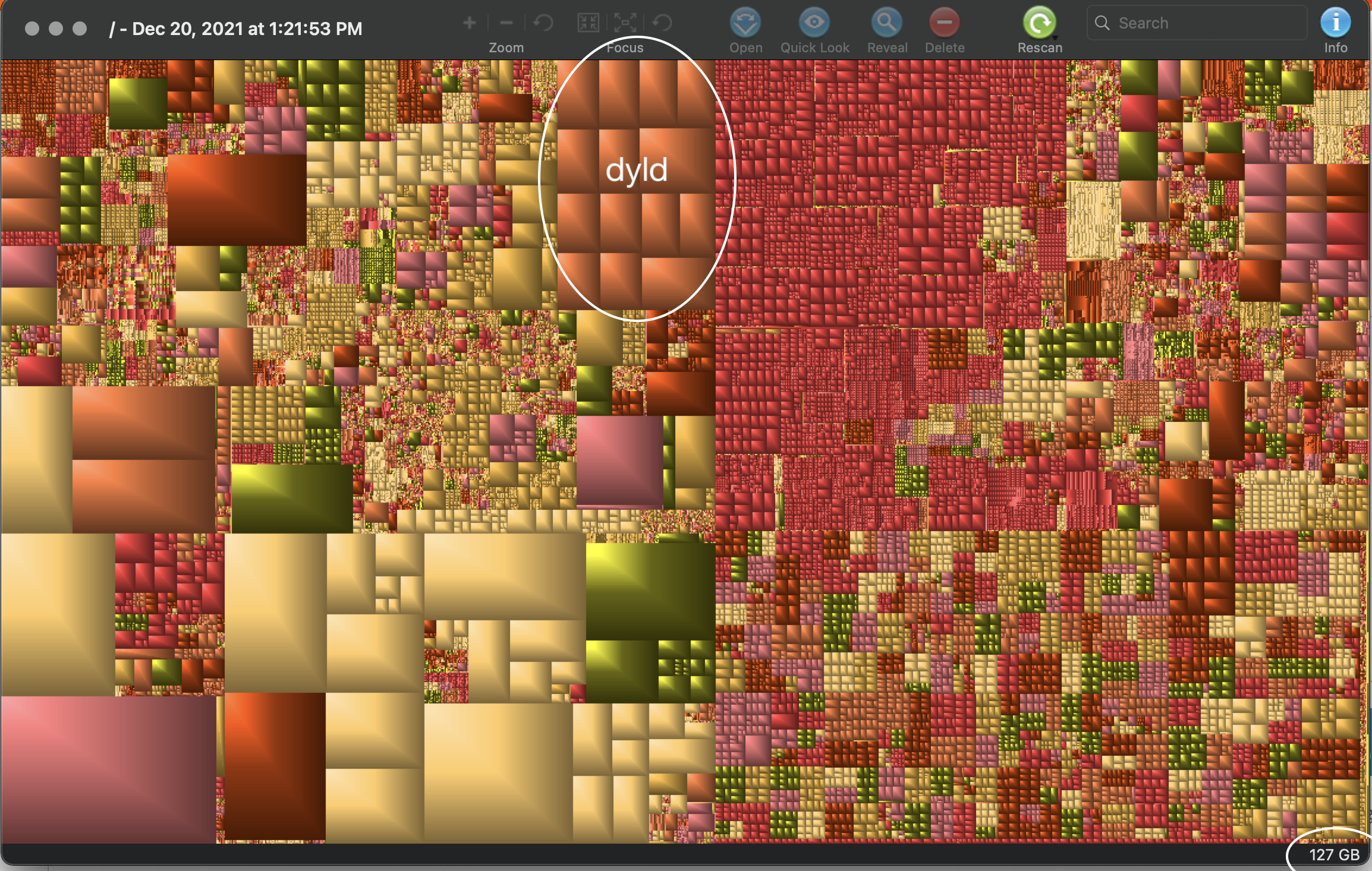Open the Info panel

(1335, 24)
